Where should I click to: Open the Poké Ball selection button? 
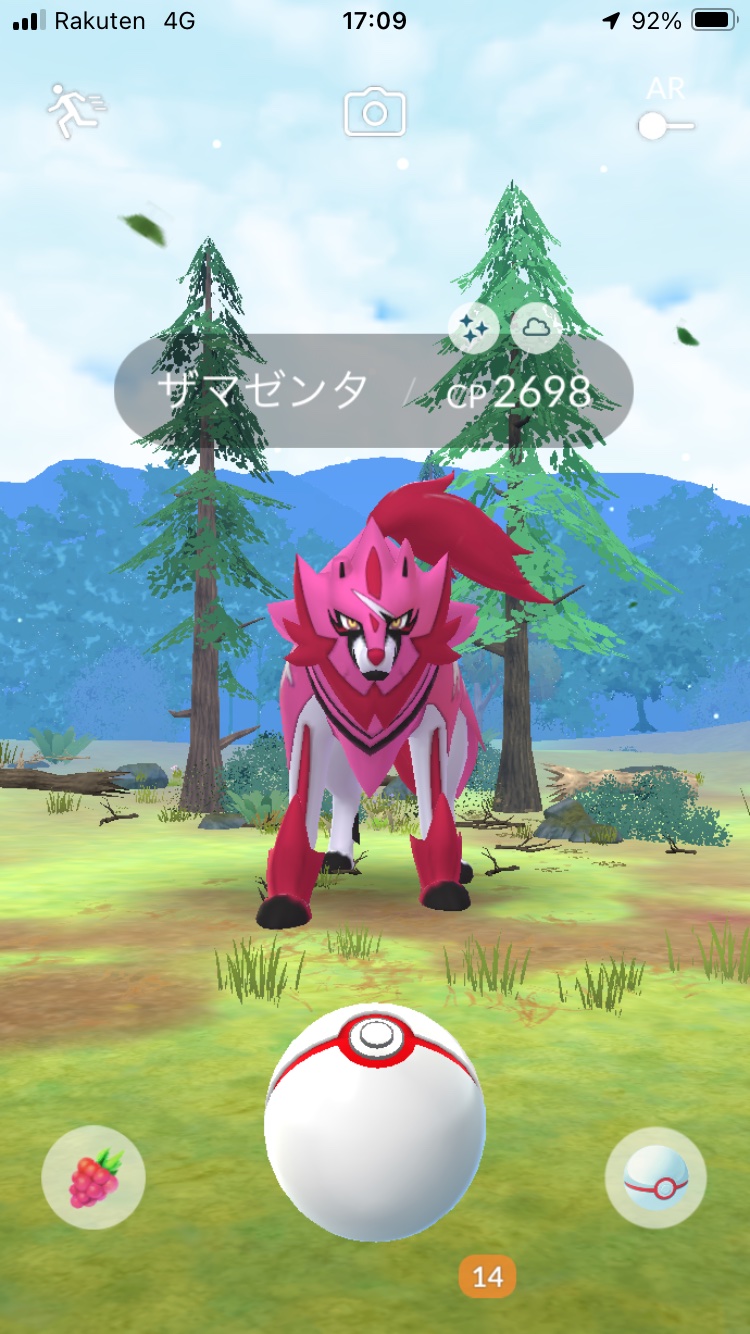pyautogui.click(x=655, y=1178)
